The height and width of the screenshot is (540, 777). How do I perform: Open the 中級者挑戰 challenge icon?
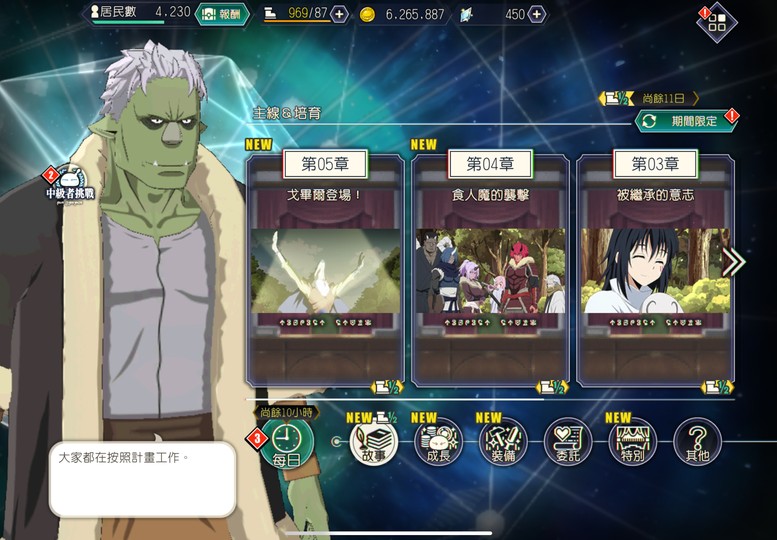coord(69,183)
